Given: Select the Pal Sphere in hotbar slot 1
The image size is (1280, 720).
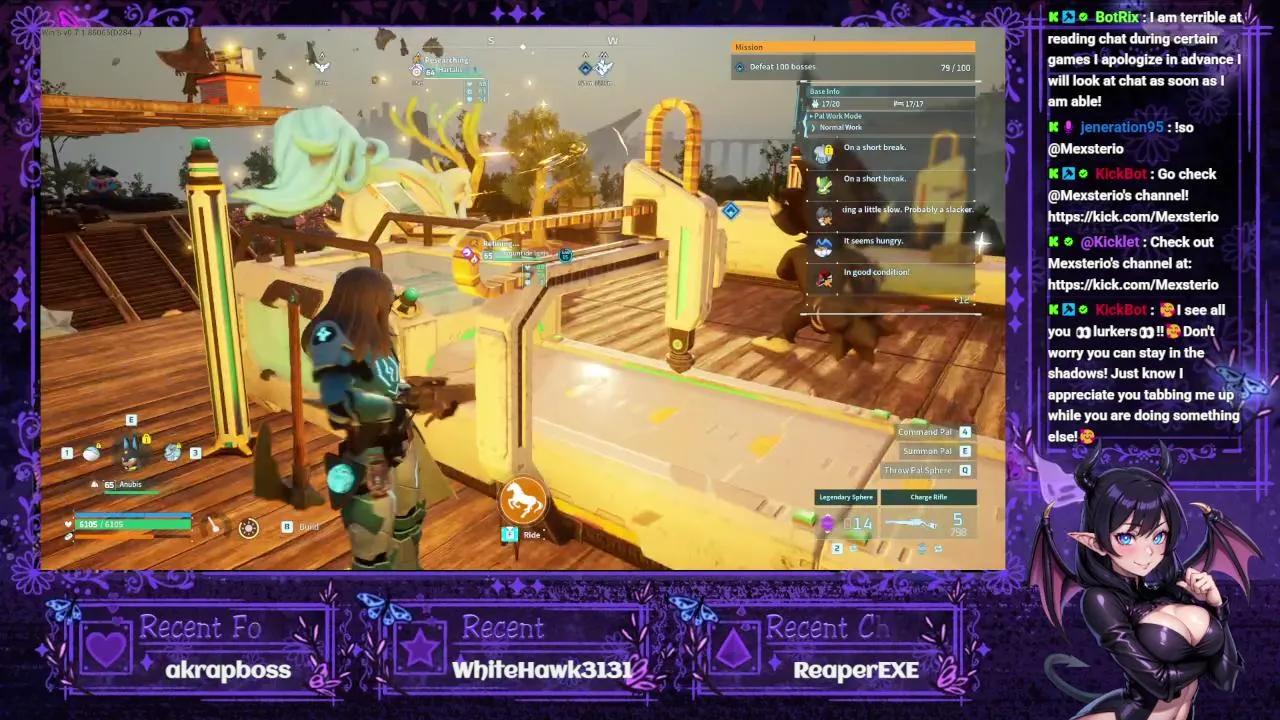Looking at the screenshot, I should coord(92,453).
